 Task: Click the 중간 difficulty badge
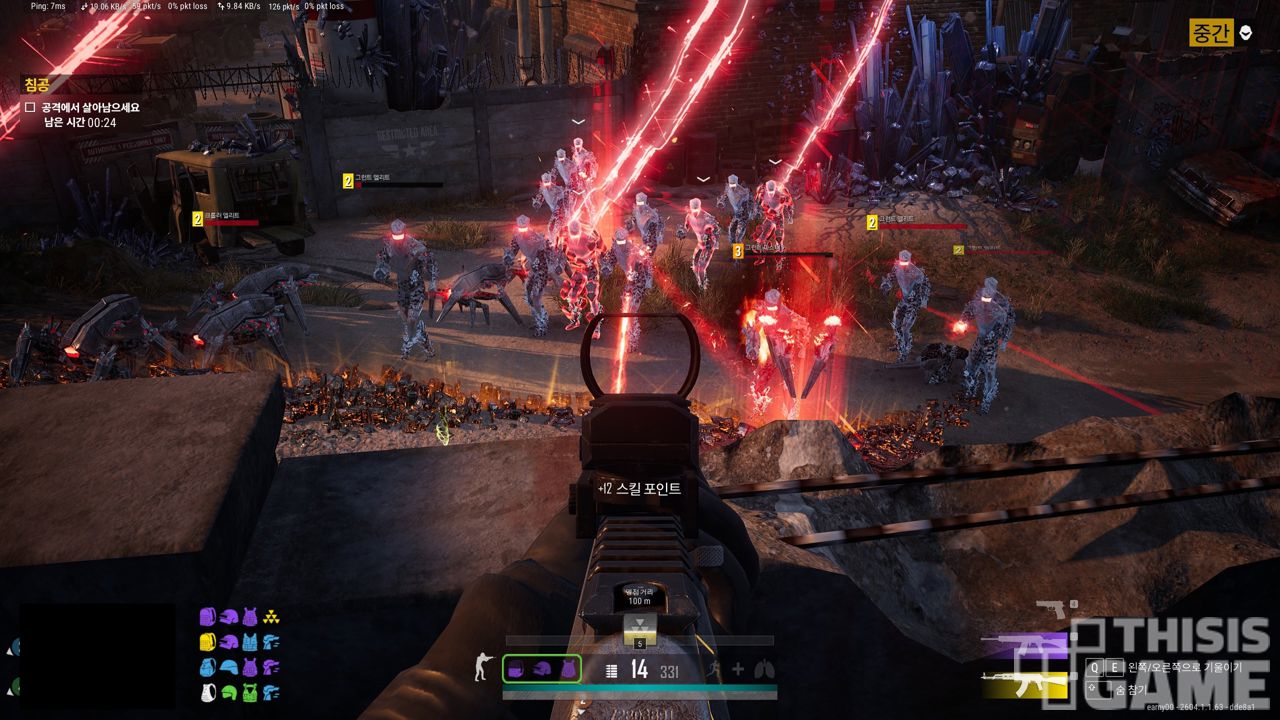[1211, 33]
